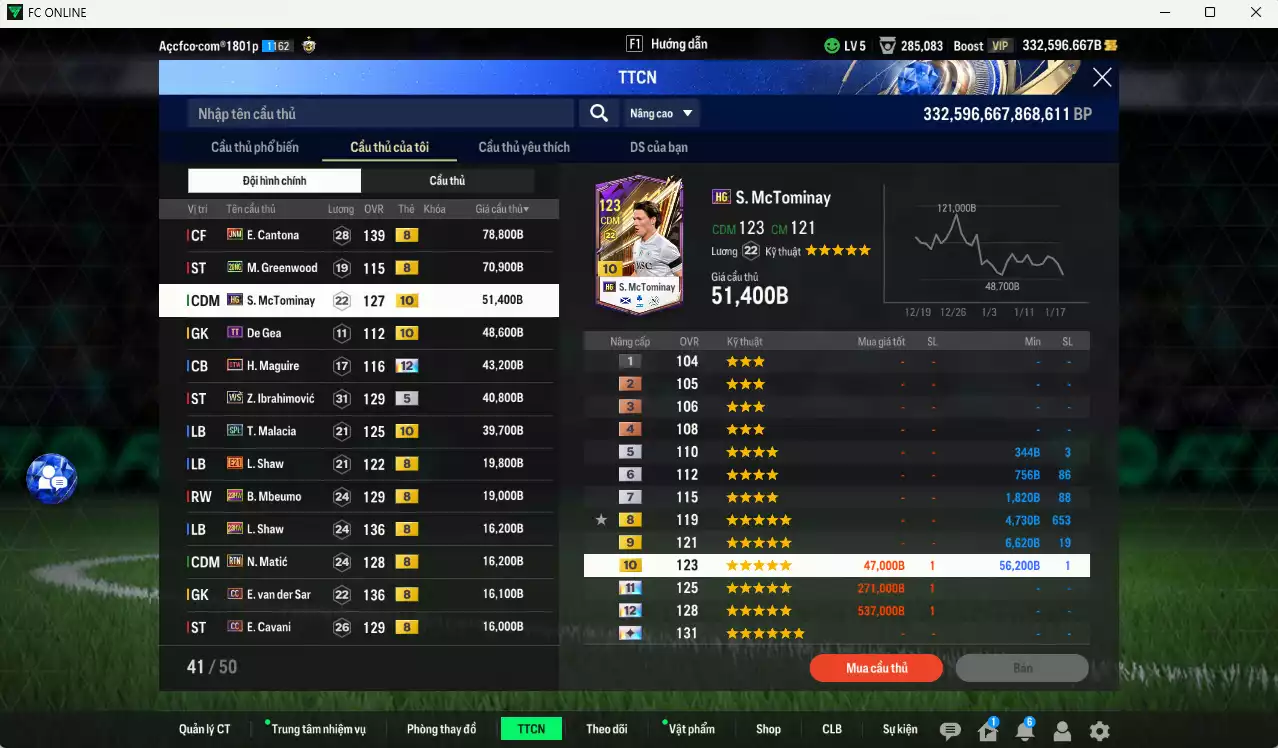Click the magnifying glass search button
The image size is (1278, 748).
point(598,114)
